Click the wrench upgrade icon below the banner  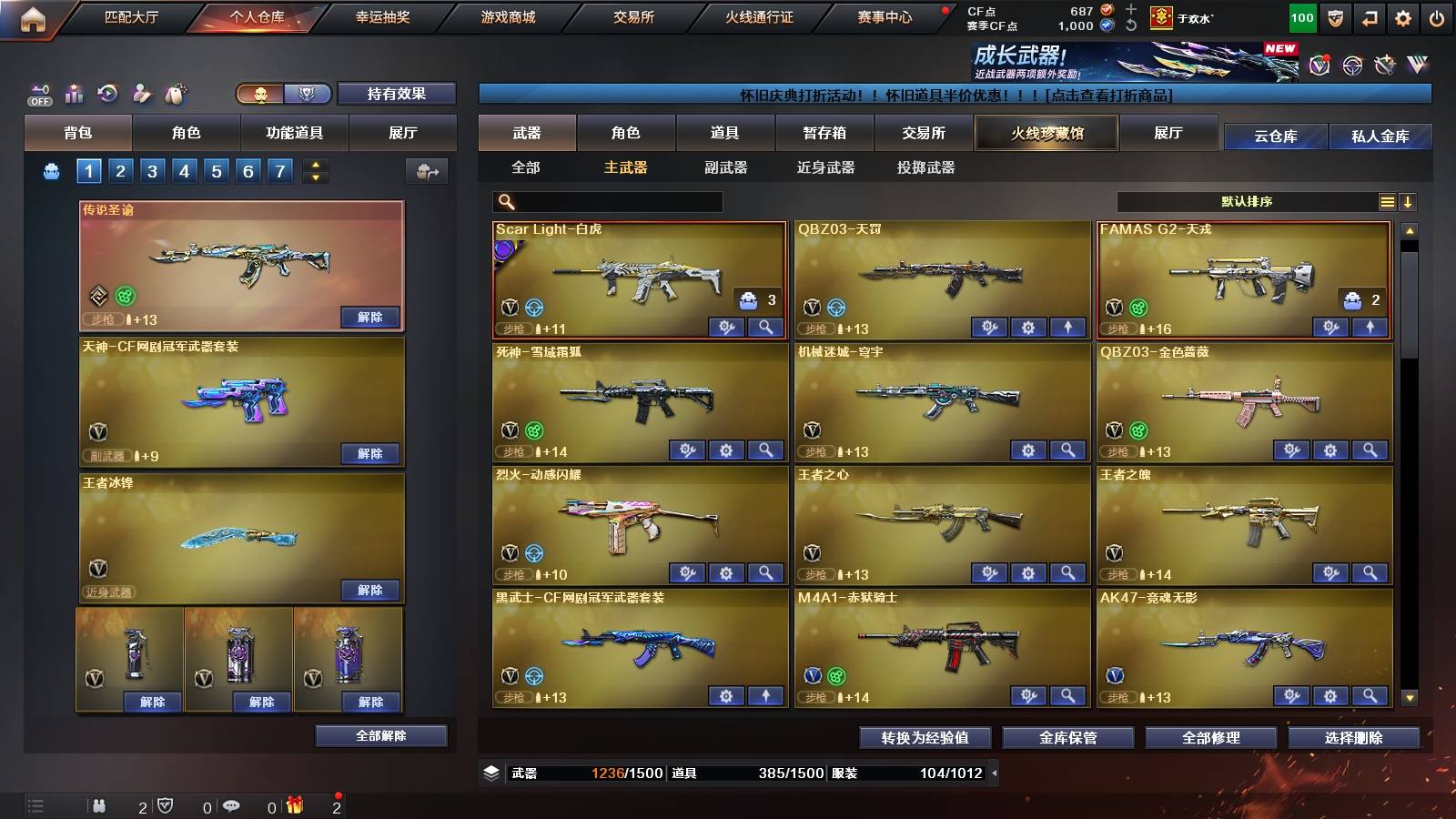pyautogui.click(x=1384, y=65)
